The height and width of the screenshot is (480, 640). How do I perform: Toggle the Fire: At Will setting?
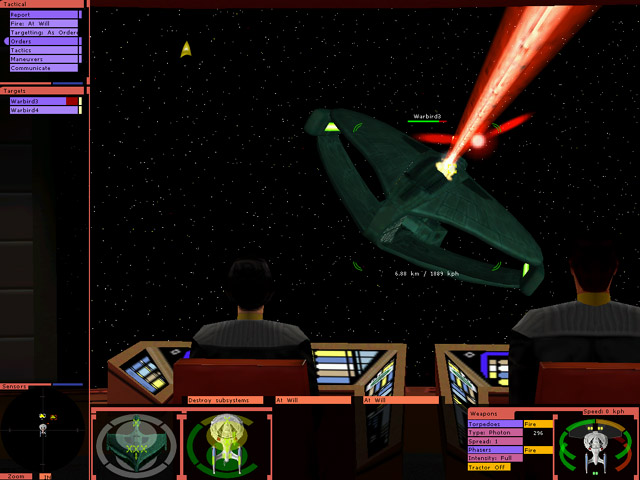click(42, 23)
